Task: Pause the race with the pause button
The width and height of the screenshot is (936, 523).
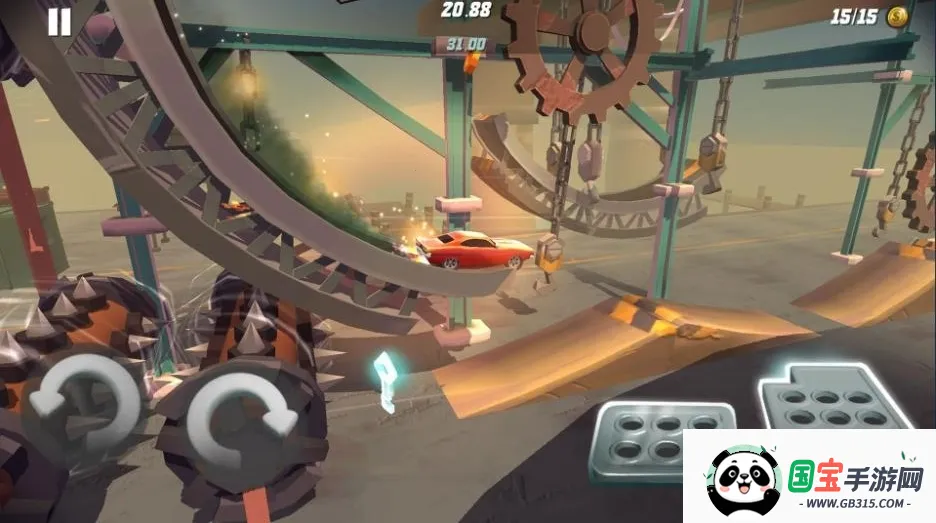Action: [60, 22]
